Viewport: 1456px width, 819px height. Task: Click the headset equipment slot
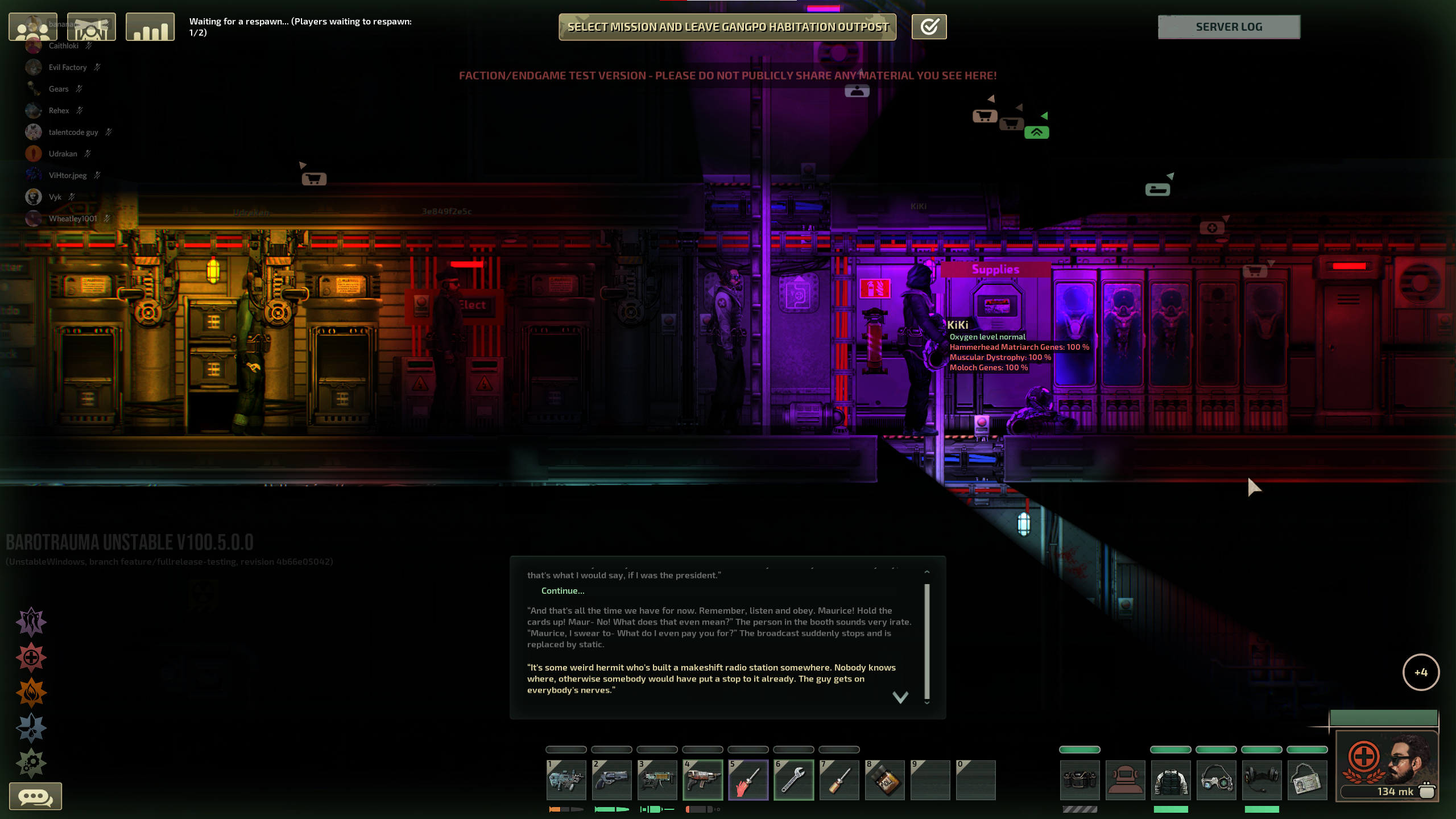1261,780
